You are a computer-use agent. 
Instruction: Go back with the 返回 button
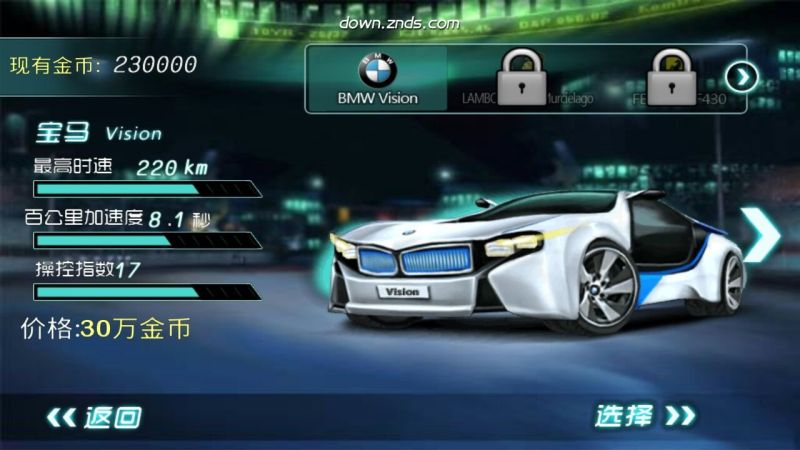pyautogui.click(x=95, y=416)
